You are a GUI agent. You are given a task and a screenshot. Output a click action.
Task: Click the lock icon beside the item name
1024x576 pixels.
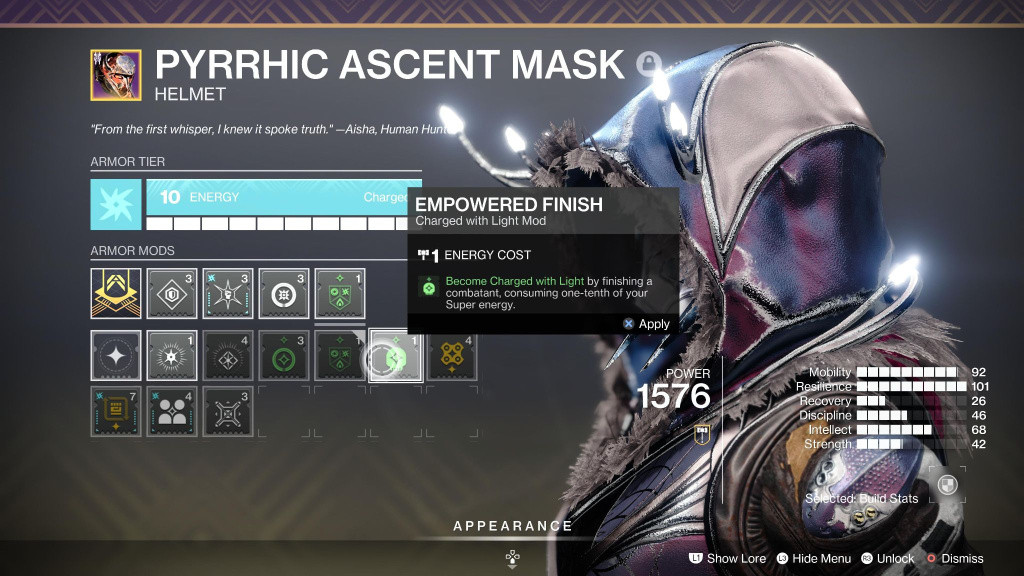coord(648,65)
